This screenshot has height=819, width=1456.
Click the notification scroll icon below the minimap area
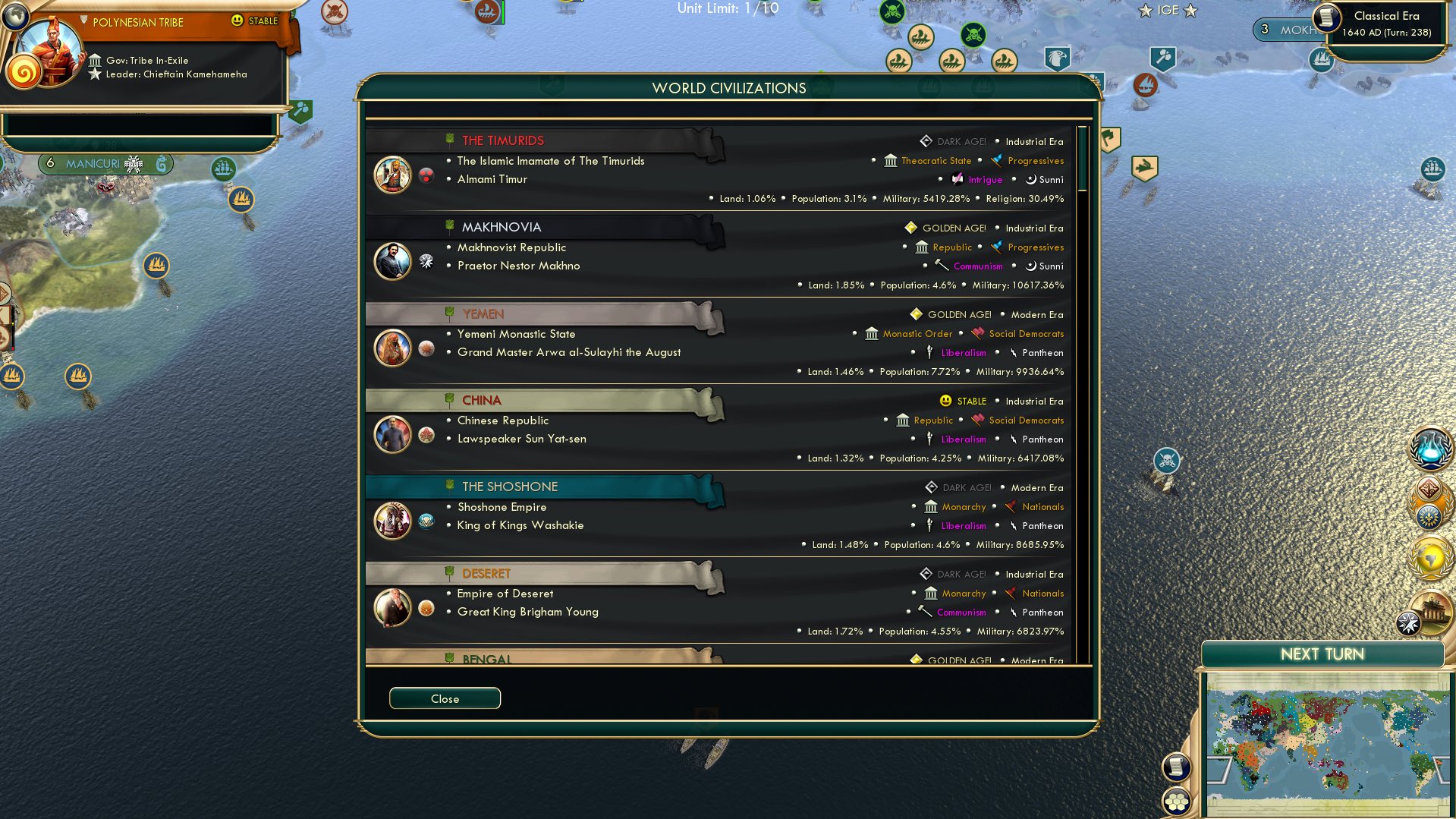click(x=1177, y=767)
